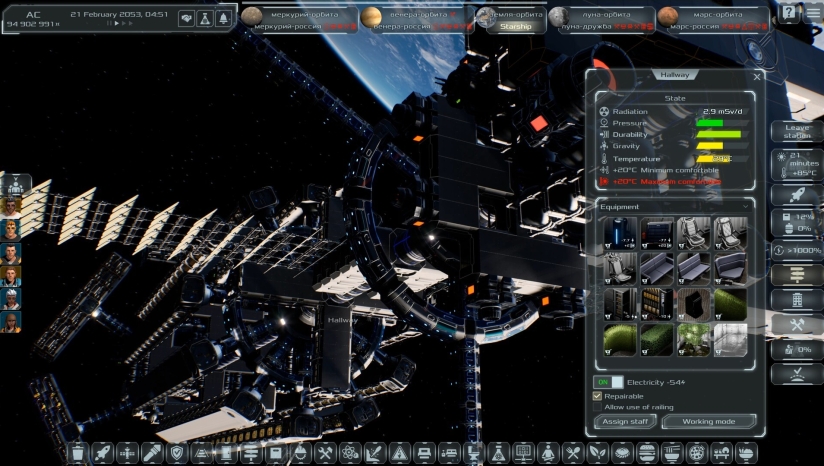Screen dimensions: 824x466
Task: Close the Hallway panel
Action: click(757, 76)
